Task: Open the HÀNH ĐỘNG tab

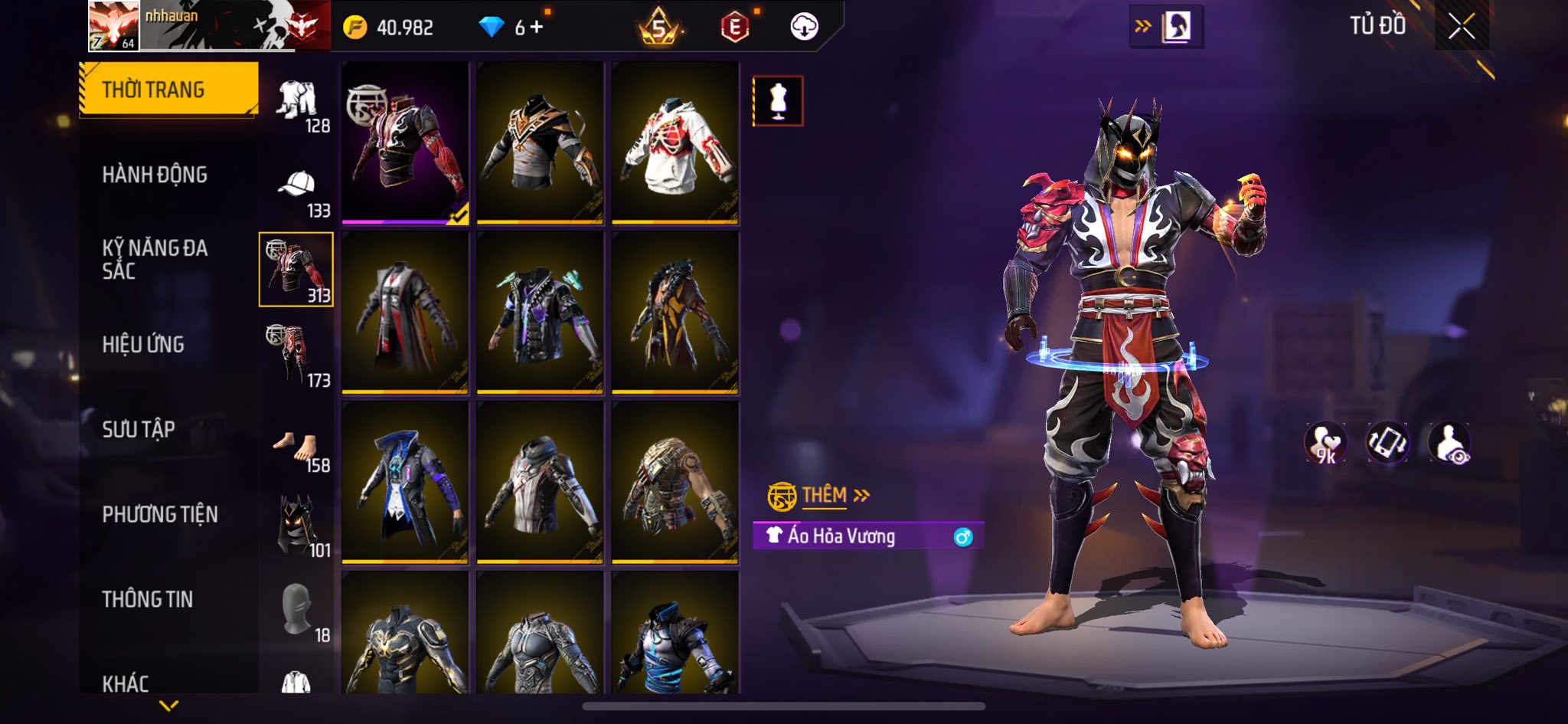Action: 155,175
